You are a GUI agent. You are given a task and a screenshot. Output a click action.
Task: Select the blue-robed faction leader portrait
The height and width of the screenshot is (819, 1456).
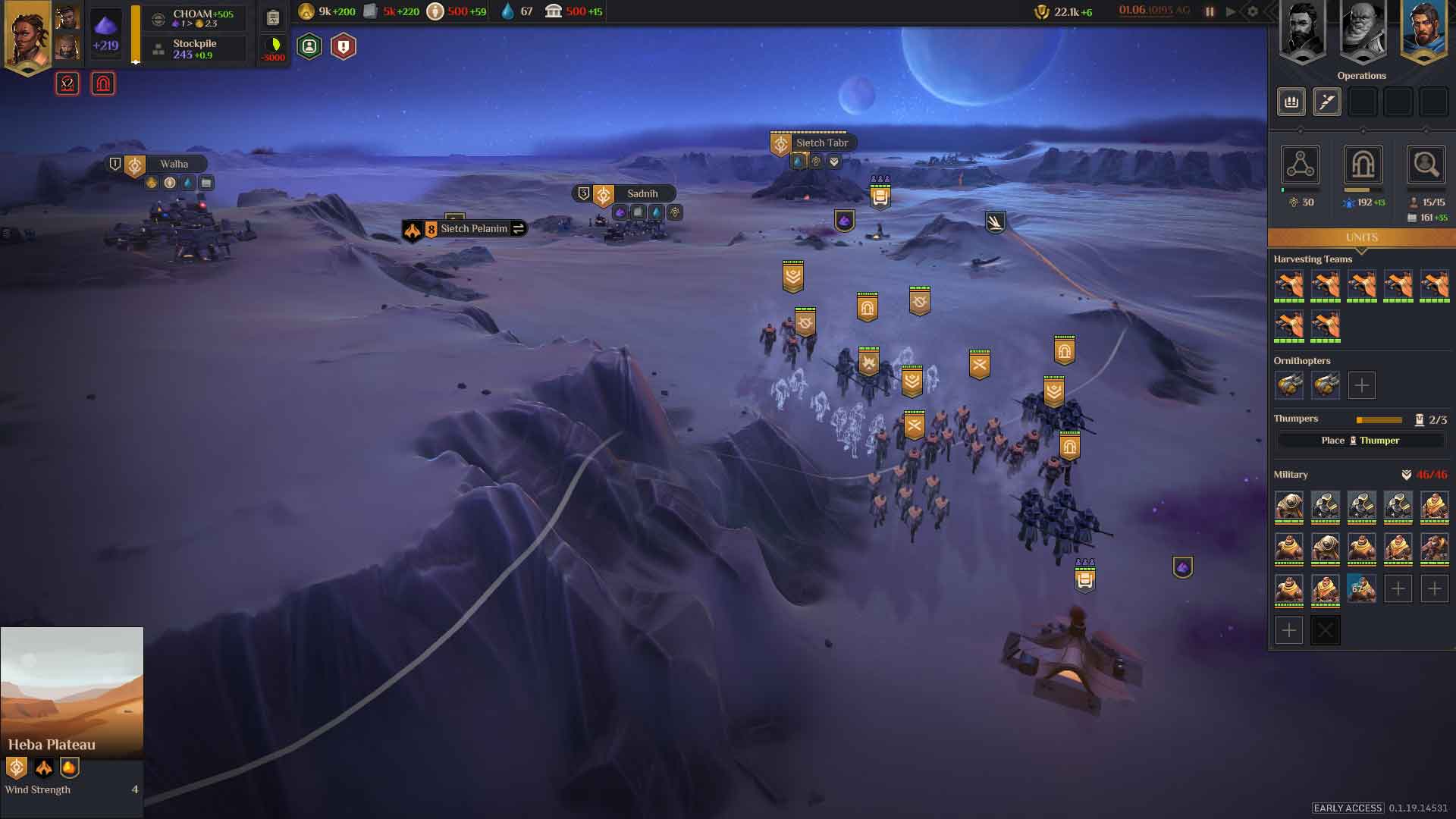(x=1423, y=32)
